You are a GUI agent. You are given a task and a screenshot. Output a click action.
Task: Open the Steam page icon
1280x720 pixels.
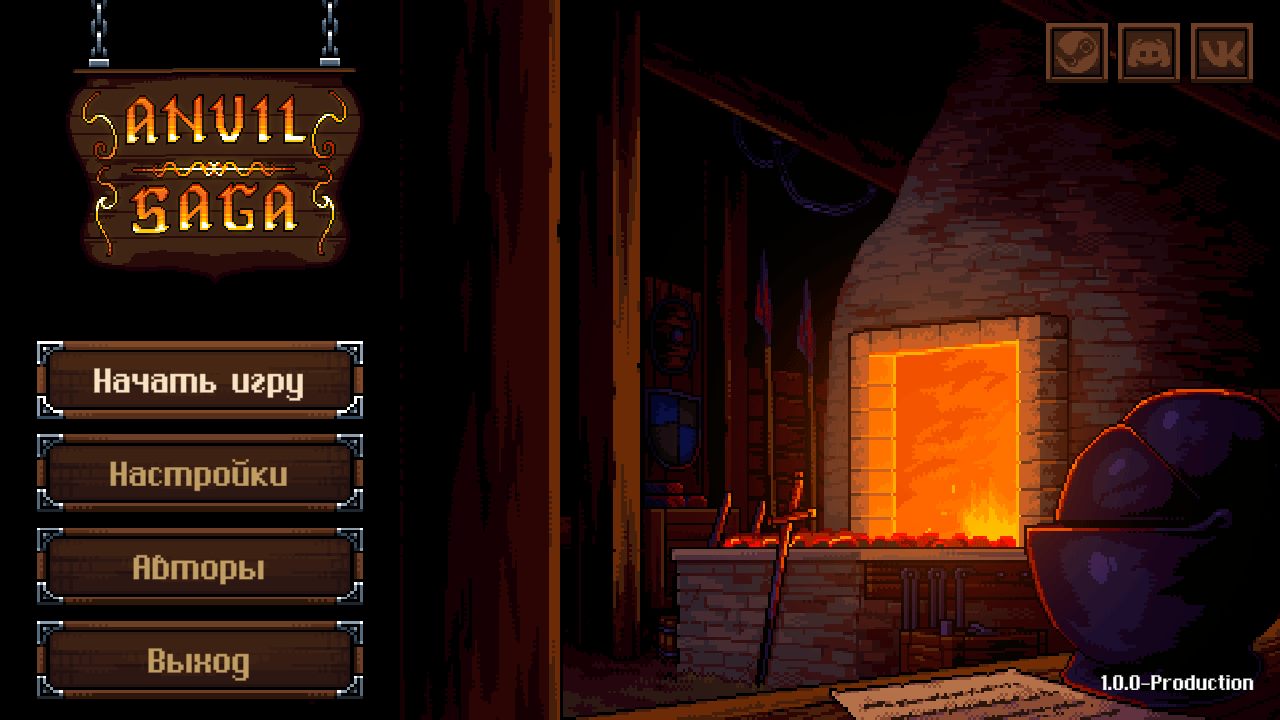click(1077, 52)
